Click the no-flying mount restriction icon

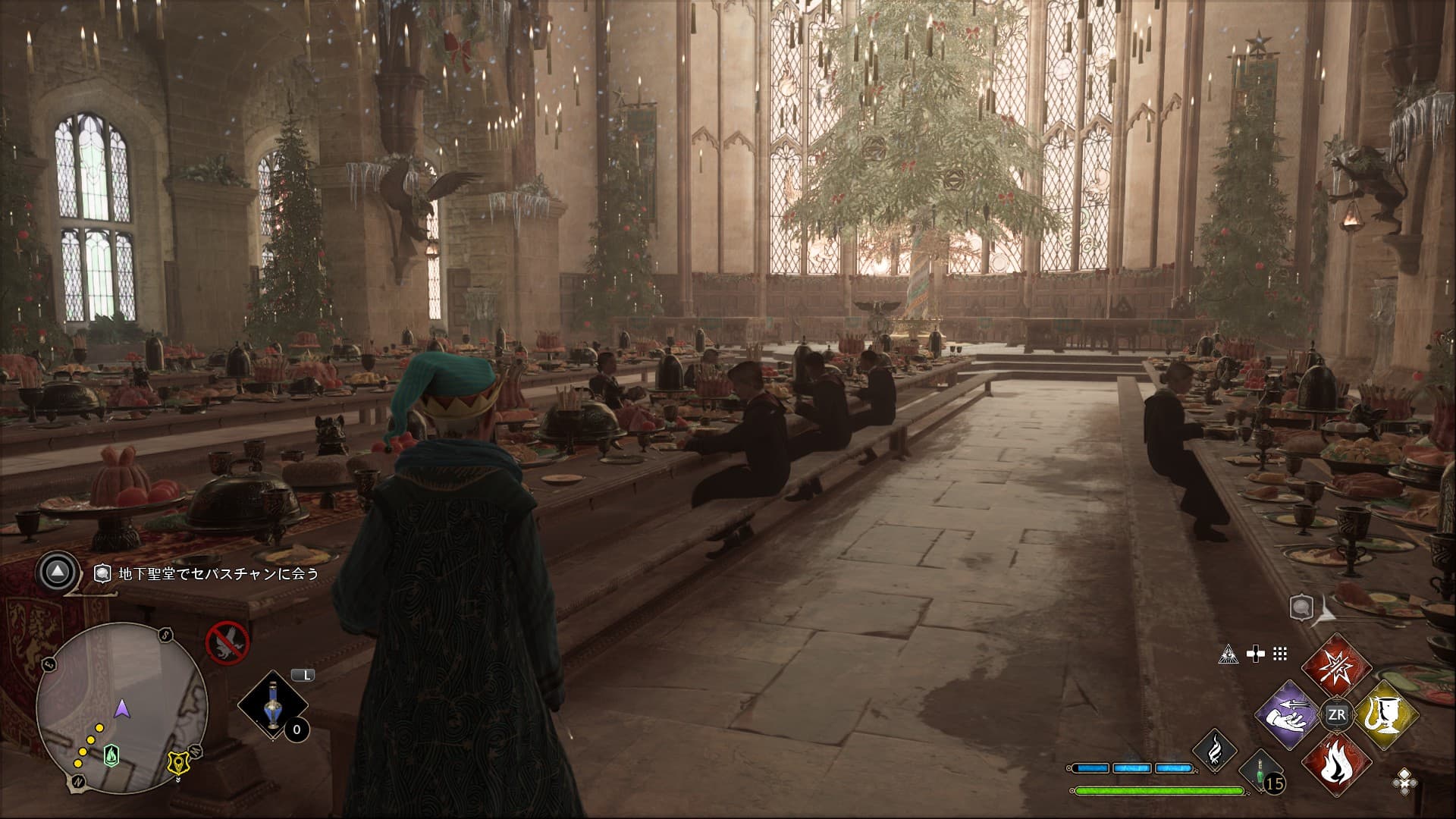pyautogui.click(x=227, y=642)
